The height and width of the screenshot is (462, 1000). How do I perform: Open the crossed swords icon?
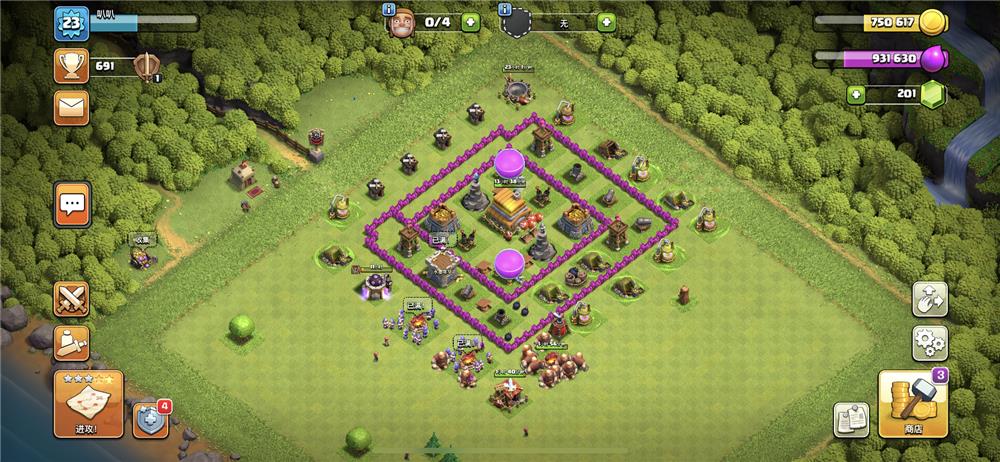72,299
